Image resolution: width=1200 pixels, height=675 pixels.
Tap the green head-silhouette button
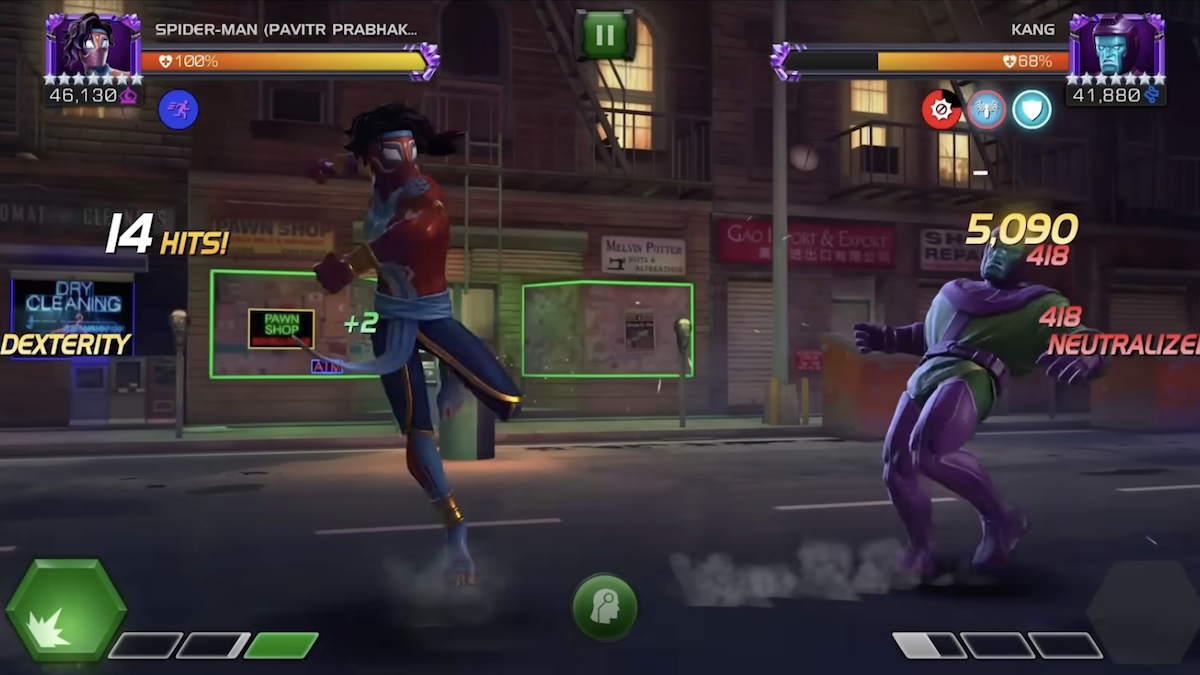(x=605, y=606)
